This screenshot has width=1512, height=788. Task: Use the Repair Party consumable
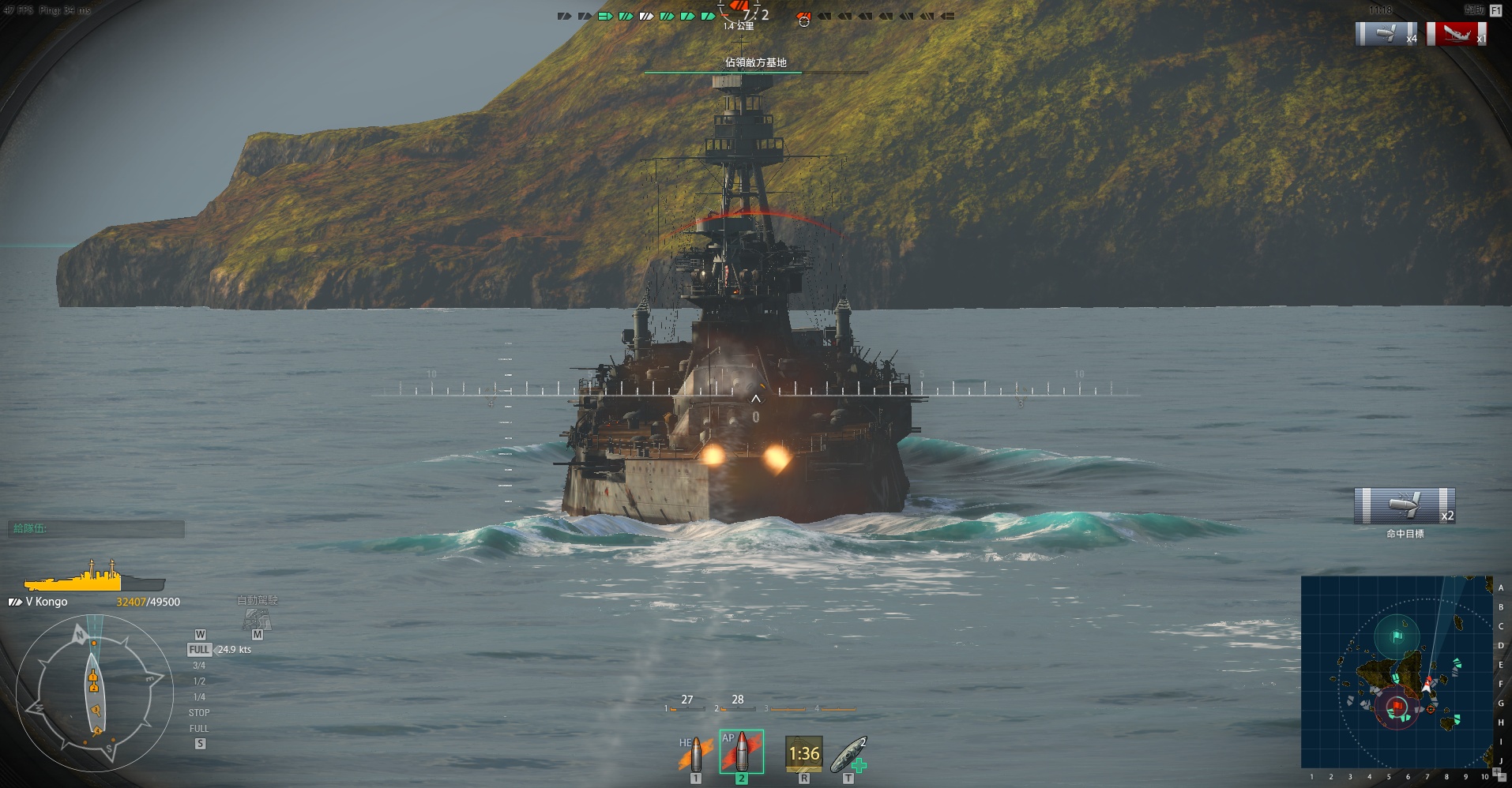[849, 754]
